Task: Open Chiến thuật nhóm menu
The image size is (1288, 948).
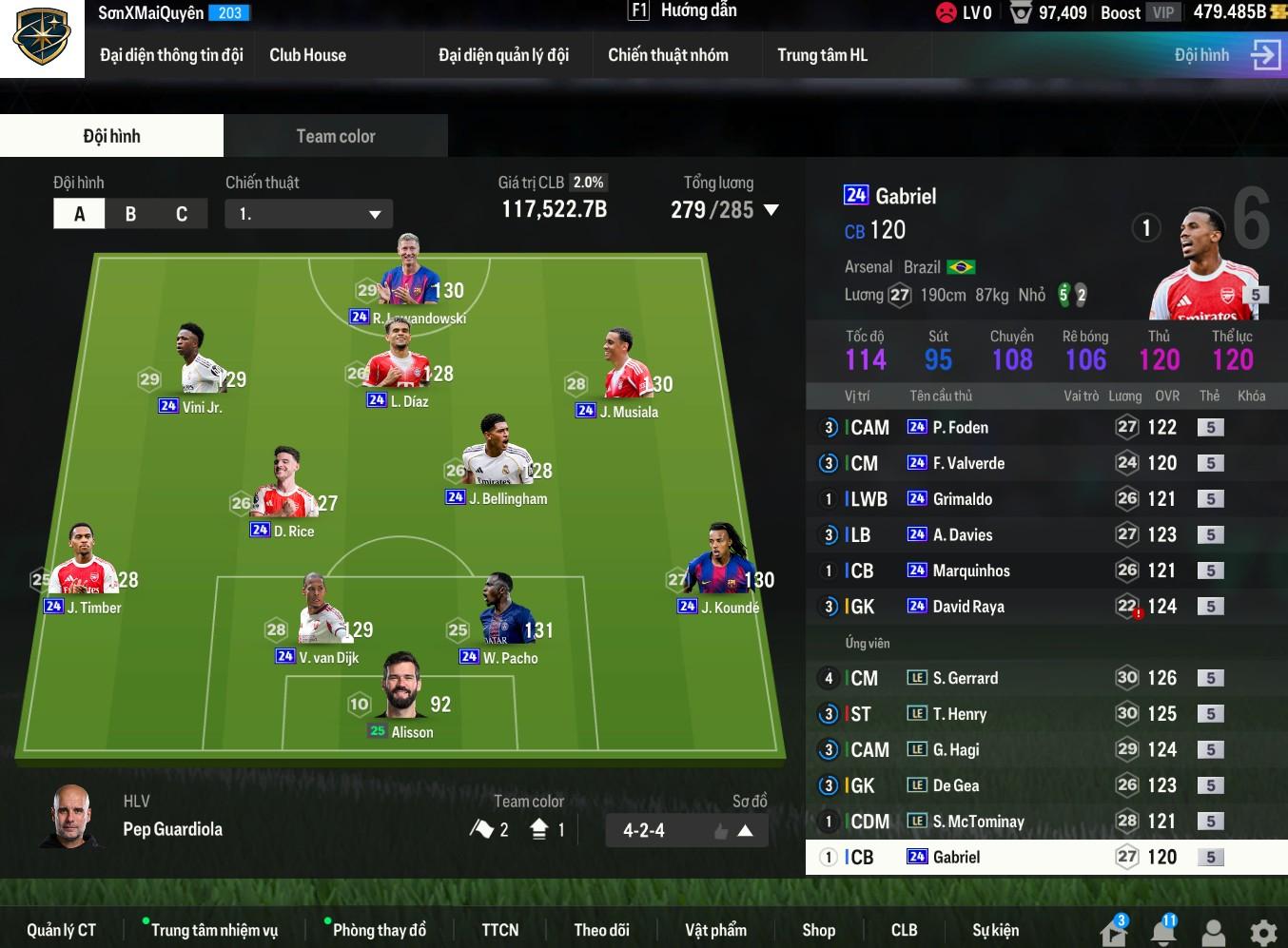Action: coord(668,55)
